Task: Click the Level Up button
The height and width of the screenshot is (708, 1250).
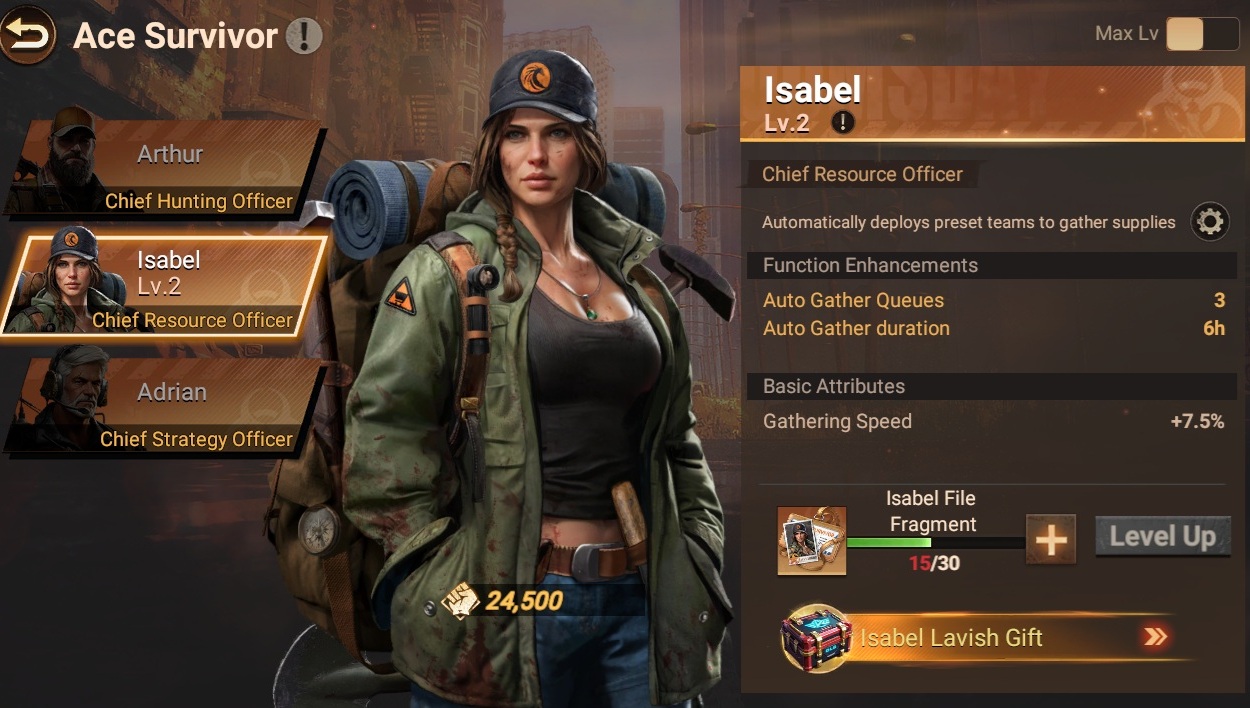Action: (1162, 537)
